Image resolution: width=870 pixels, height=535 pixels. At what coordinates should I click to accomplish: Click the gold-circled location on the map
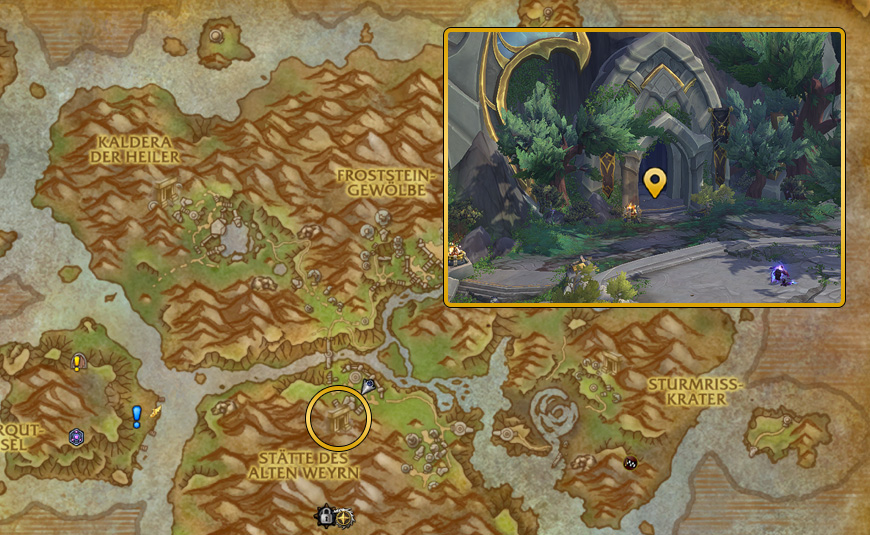[339, 416]
